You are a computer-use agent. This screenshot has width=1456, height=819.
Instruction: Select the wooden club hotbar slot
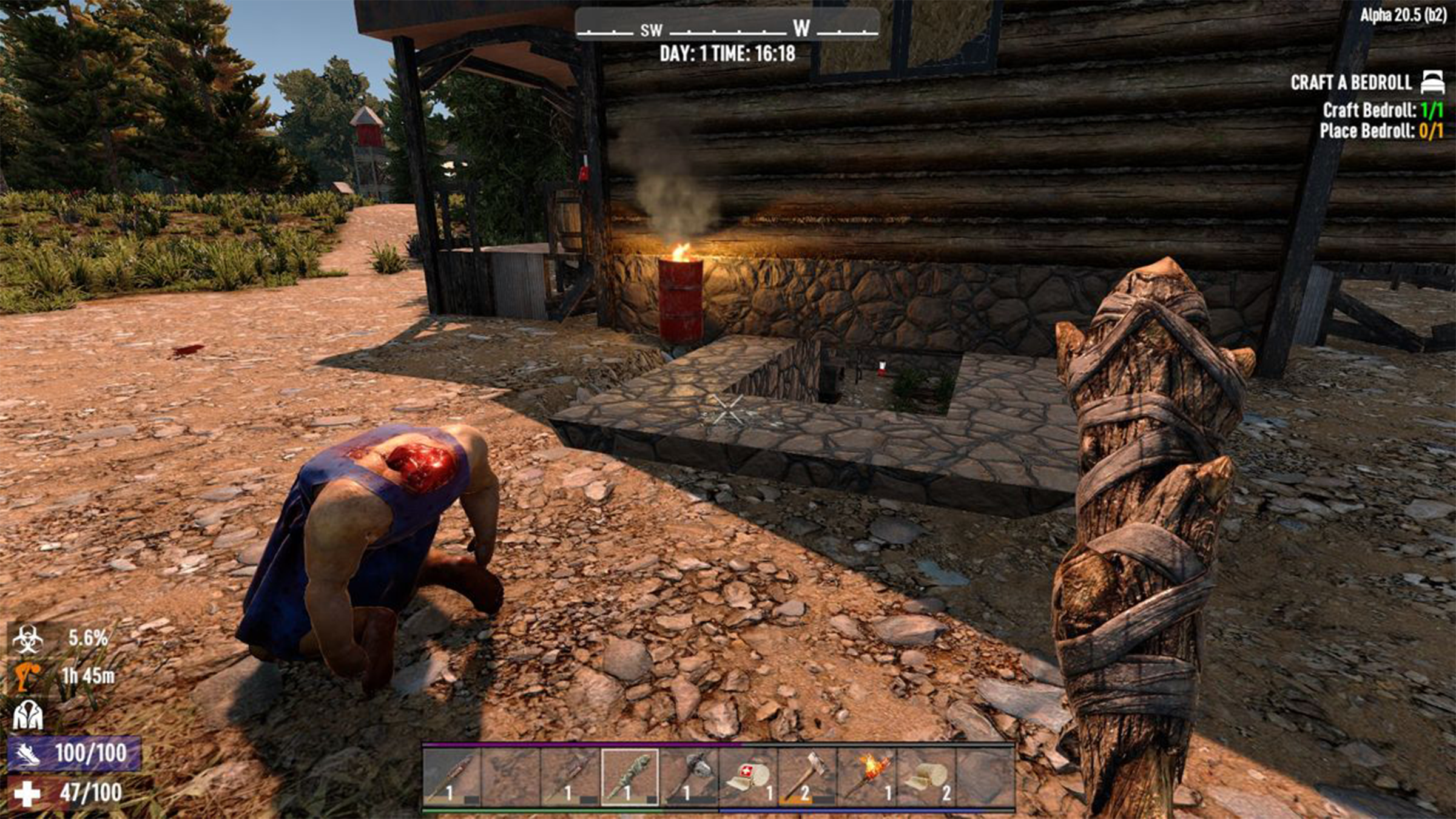(x=629, y=778)
